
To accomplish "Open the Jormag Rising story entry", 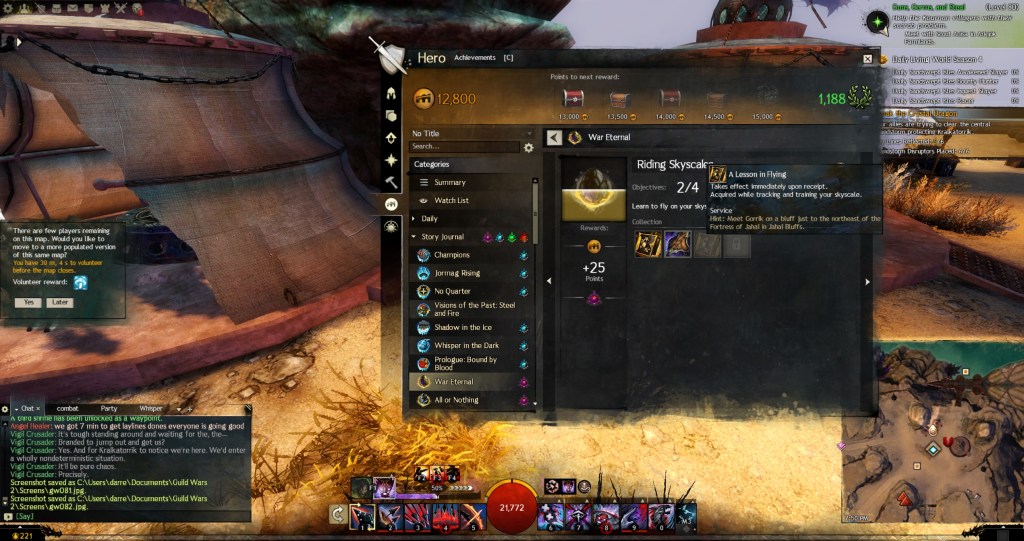I will [457, 273].
